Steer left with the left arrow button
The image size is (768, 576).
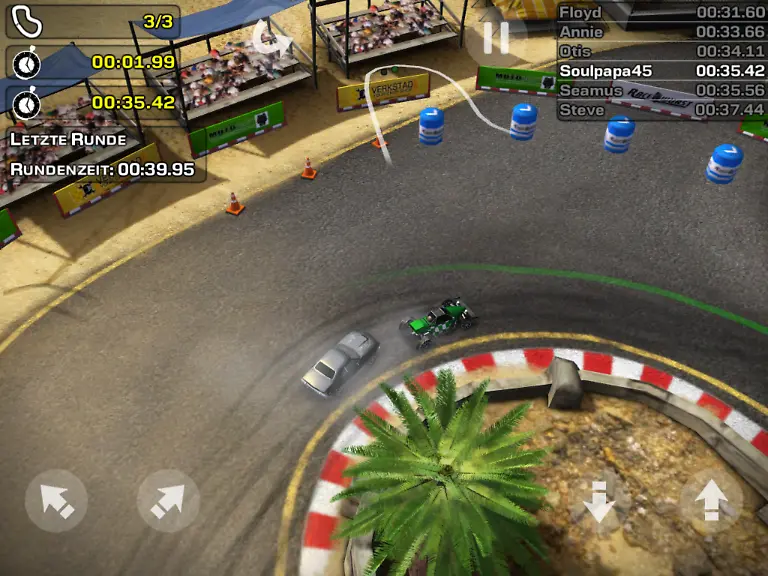pos(56,500)
